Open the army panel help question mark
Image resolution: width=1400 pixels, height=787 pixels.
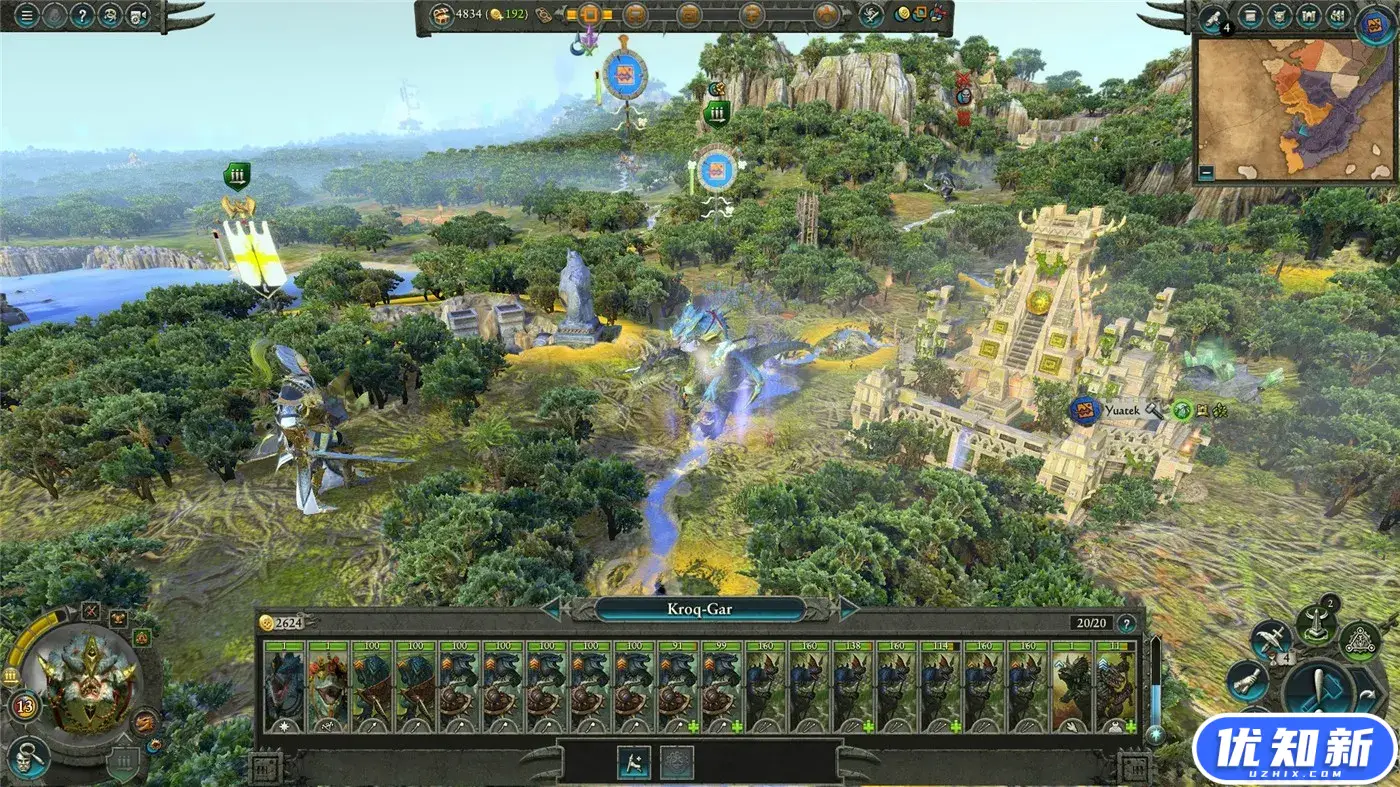[x=1127, y=623]
